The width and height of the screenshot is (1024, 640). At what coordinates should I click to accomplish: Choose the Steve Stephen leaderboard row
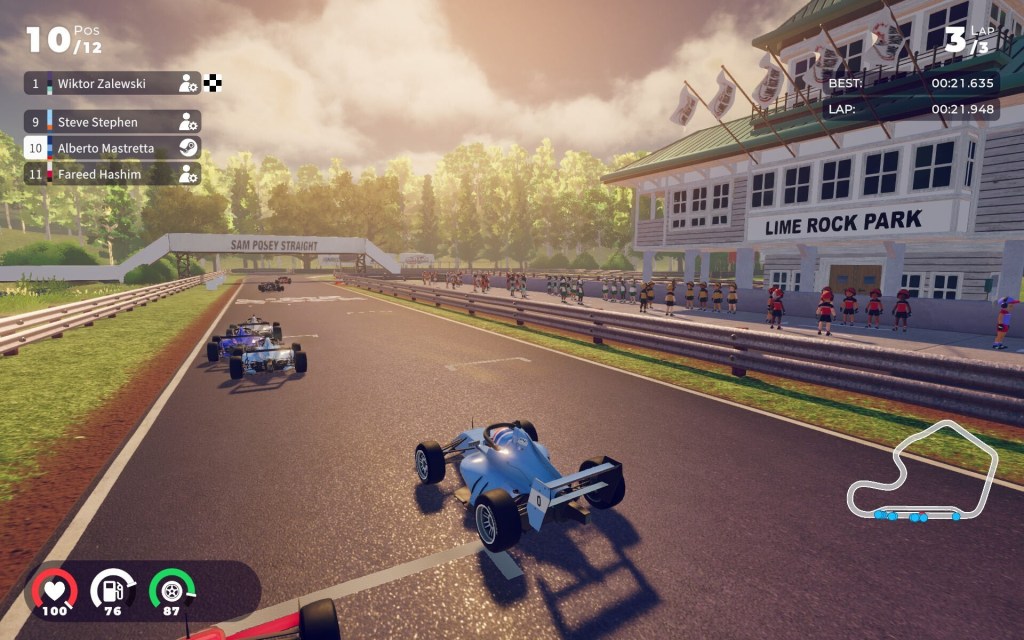click(112, 122)
